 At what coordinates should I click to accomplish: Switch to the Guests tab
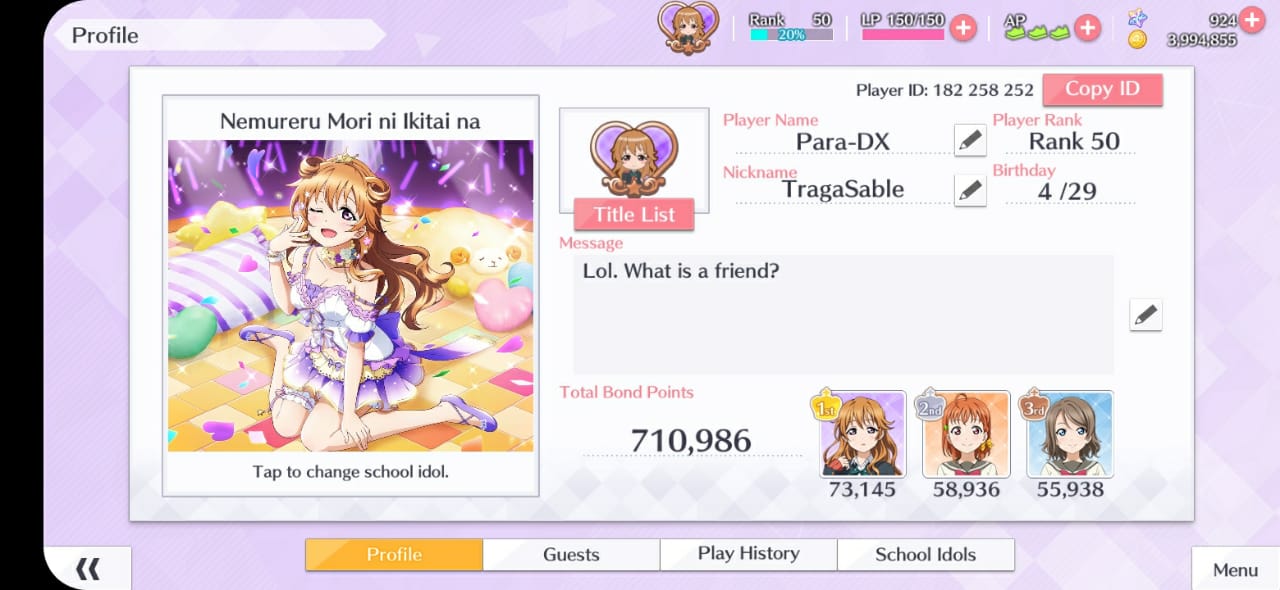[x=571, y=555]
